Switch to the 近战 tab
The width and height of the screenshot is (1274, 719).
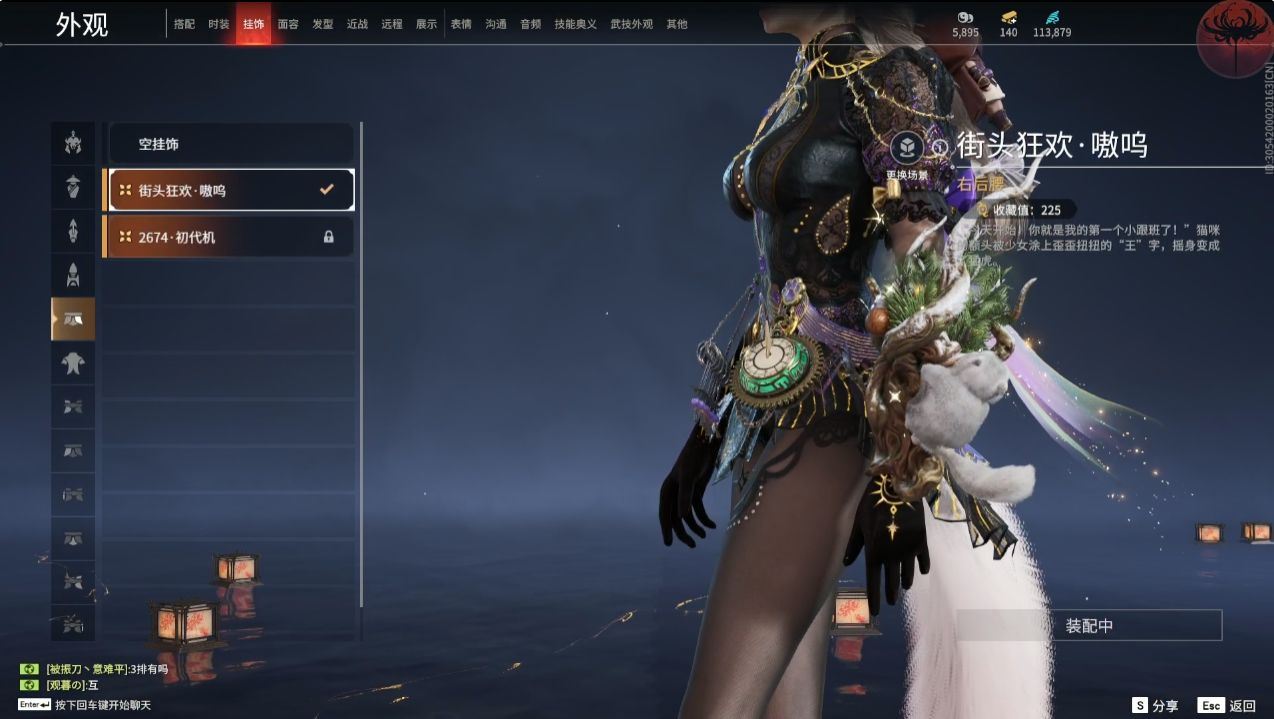coord(357,24)
